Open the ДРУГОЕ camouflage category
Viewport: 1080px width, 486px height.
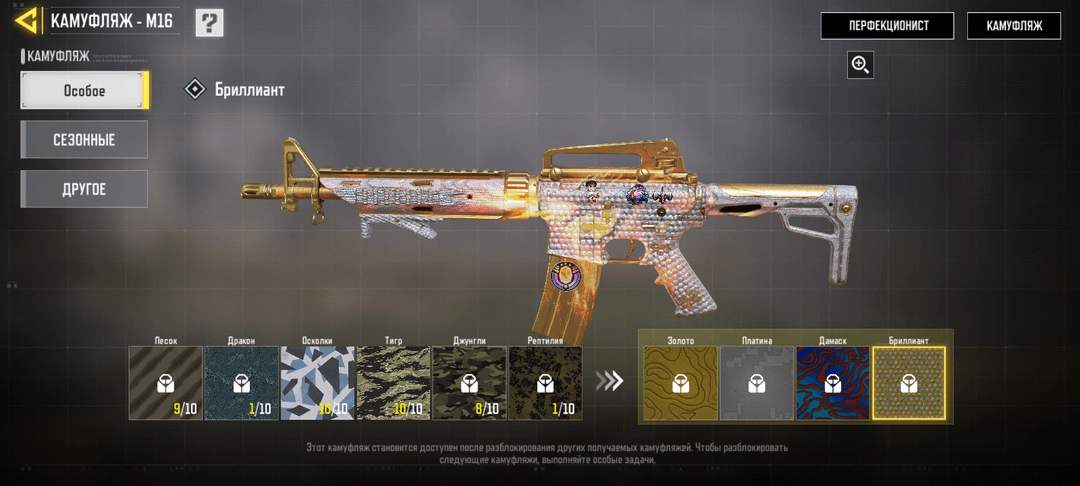click(x=84, y=189)
